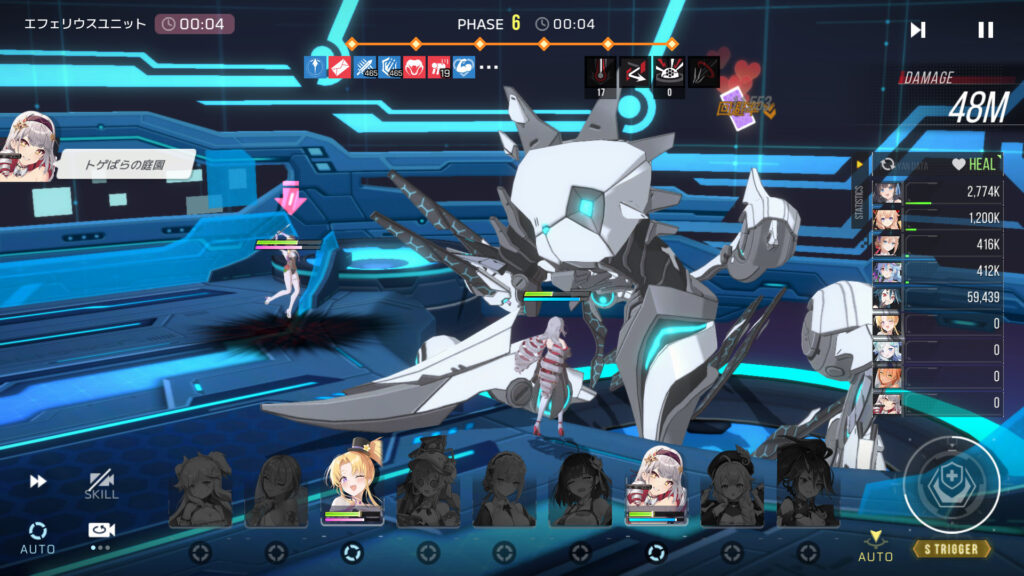
Task: Inspect the blue heart-muscle buff icon
Action: pos(463,68)
